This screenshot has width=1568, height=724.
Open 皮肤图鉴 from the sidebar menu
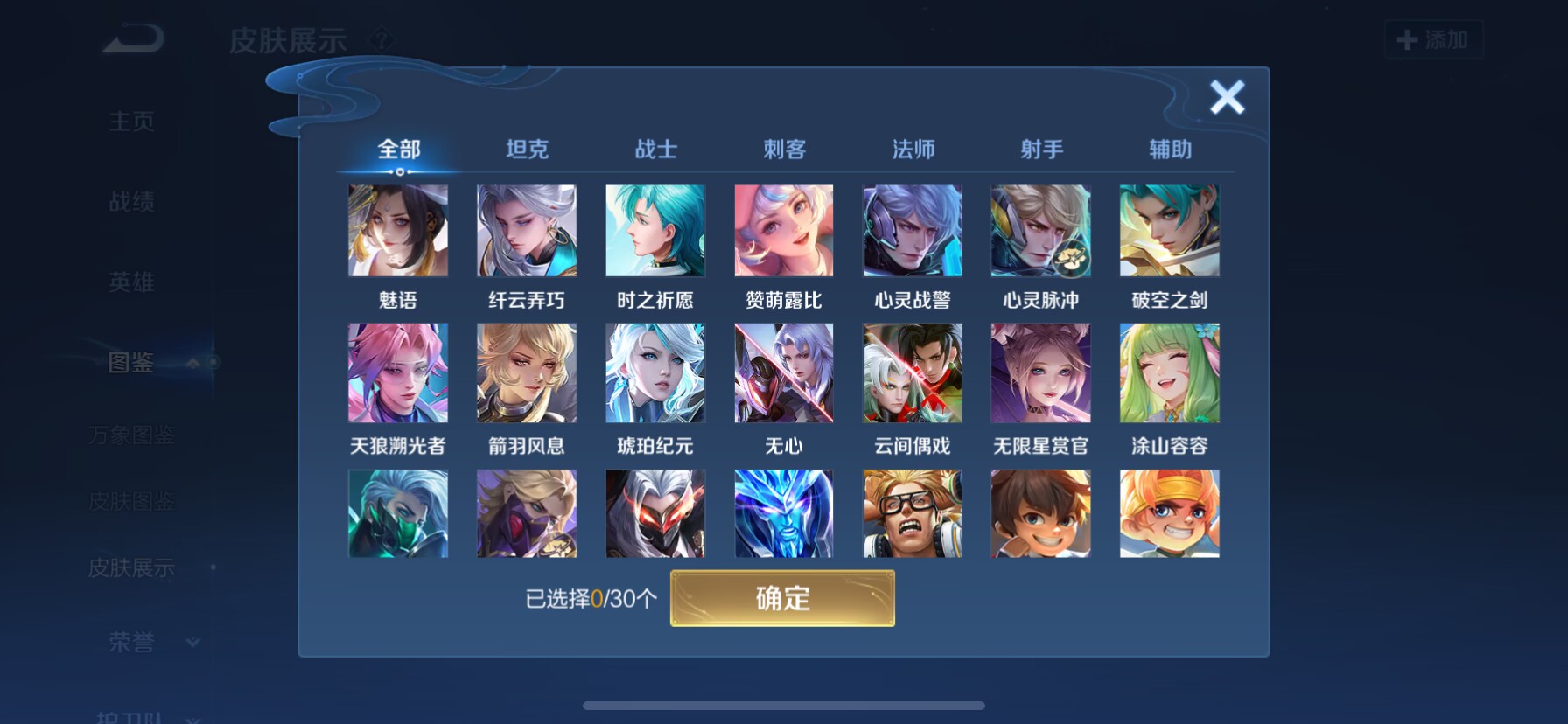pyautogui.click(x=133, y=501)
